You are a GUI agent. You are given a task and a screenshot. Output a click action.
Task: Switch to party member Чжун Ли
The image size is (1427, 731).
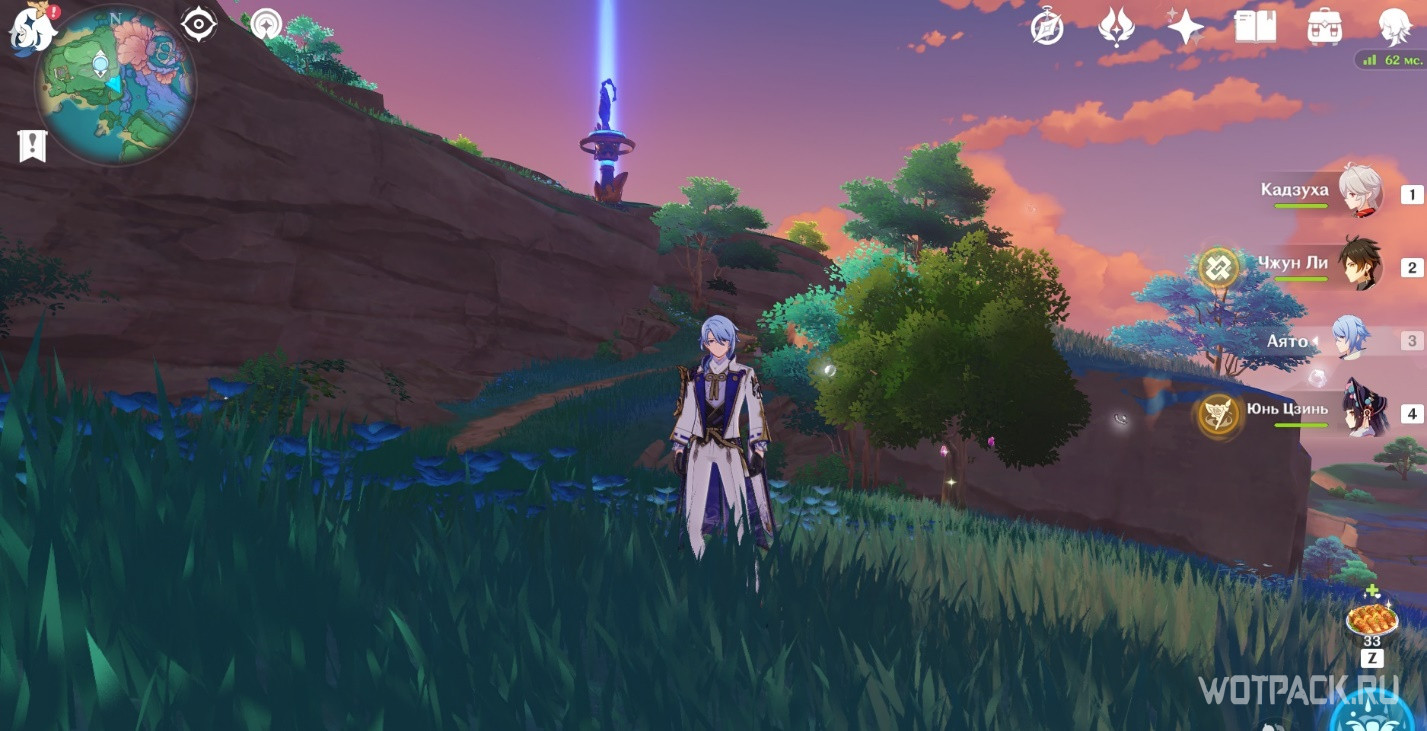click(x=1360, y=265)
